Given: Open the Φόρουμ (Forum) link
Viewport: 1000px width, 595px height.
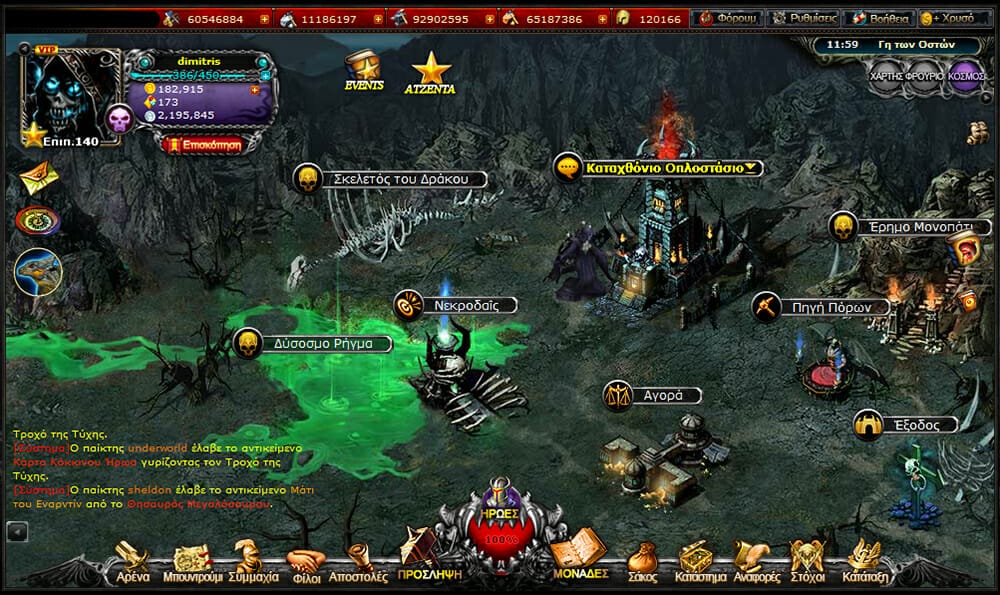Looking at the screenshot, I should click(x=729, y=19).
